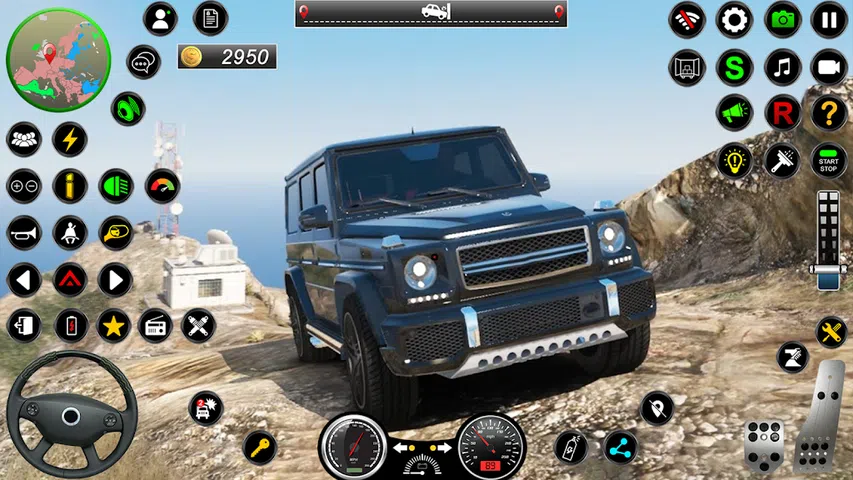Click the blue share icon
The width and height of the screenshot is (853, 480).
pyautogui.click(x=620, y=446)
